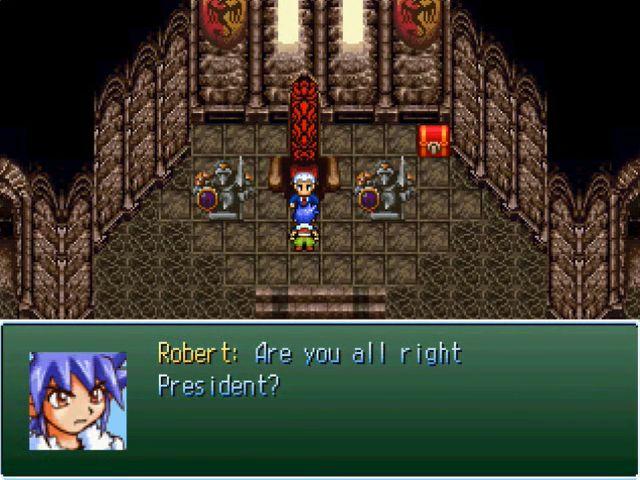Click Robert's blue-haired face portrait
This screenshot has width=640, height=480.
coord(77,400)
